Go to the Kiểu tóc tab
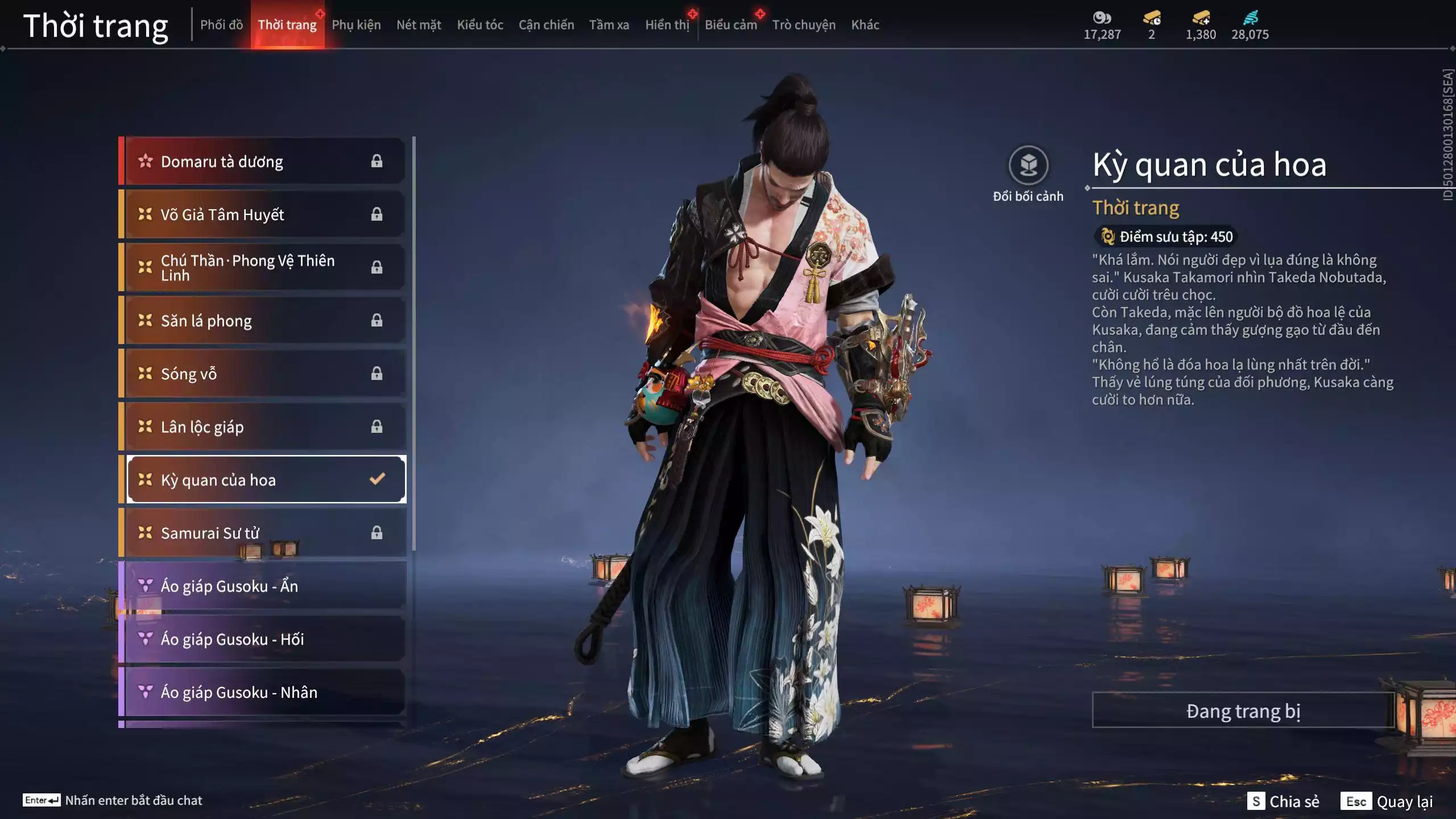The width and height of the screenshot is (1456, 819). click(480, 25)
